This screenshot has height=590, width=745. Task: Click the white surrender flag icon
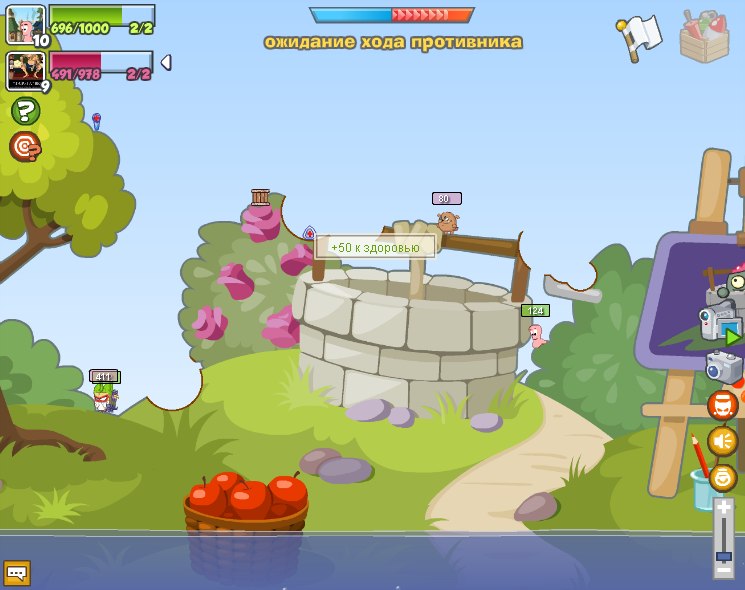(x=640, y=37)
